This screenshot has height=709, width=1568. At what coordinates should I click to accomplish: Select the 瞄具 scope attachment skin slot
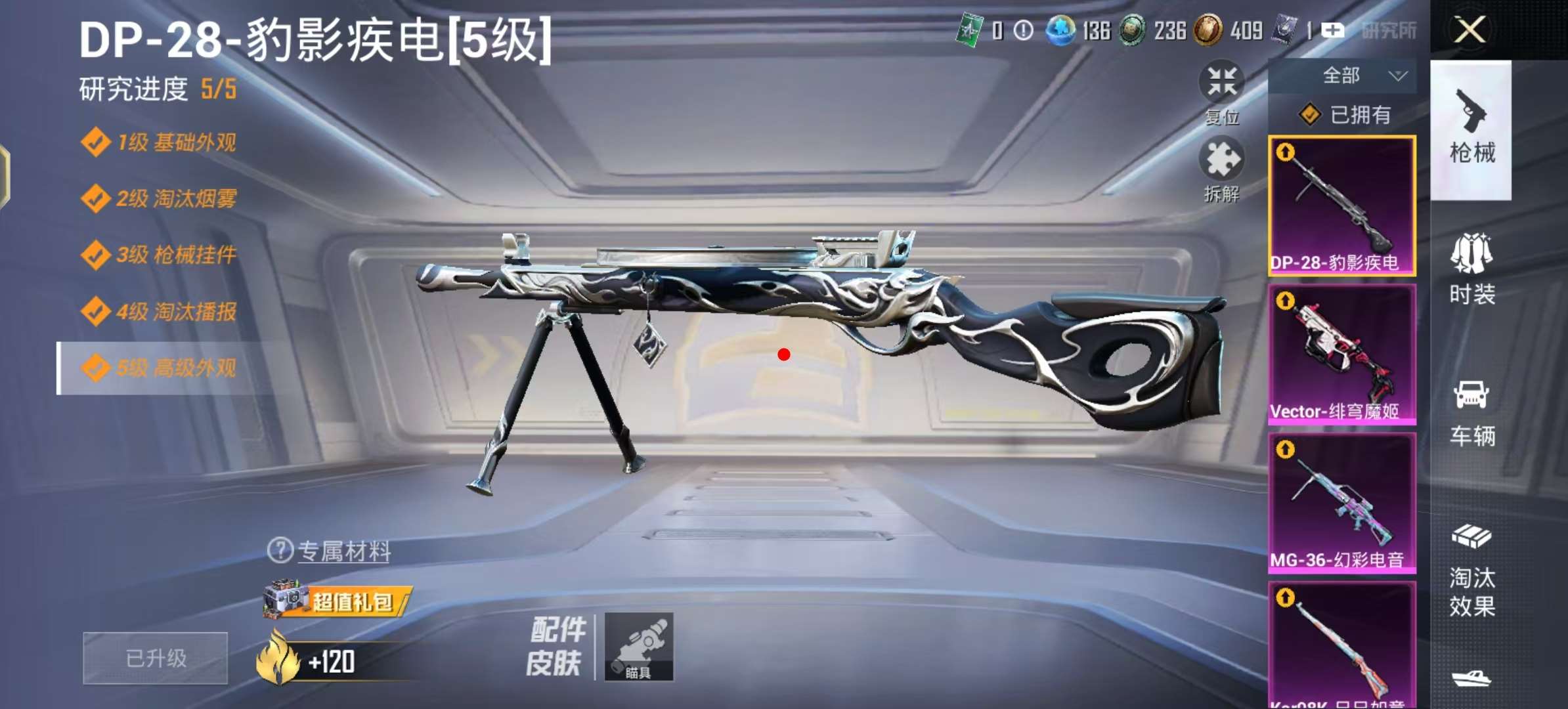click(x=638, y=647)
